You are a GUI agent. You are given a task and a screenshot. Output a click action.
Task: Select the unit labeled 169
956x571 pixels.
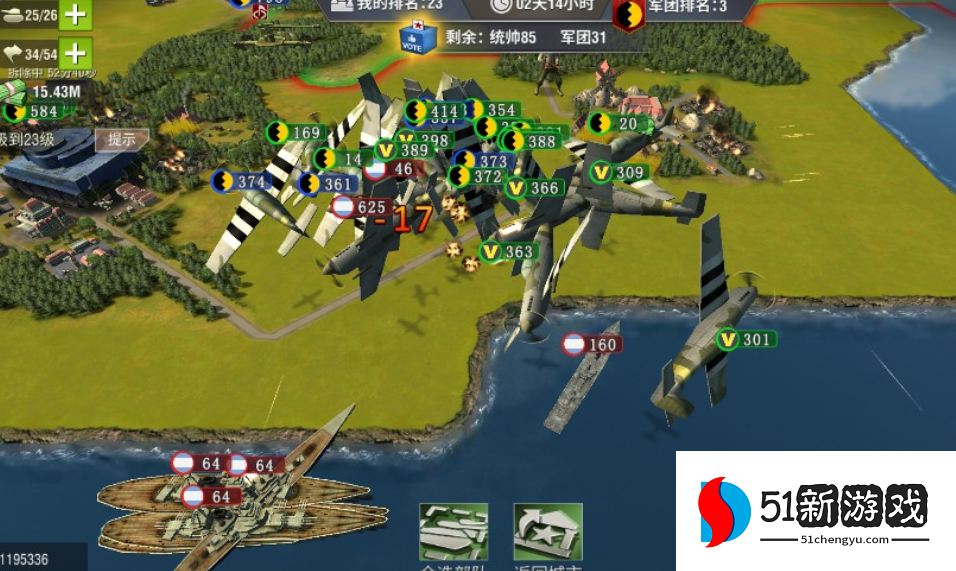pyautogui.click(x=295, y=132)
